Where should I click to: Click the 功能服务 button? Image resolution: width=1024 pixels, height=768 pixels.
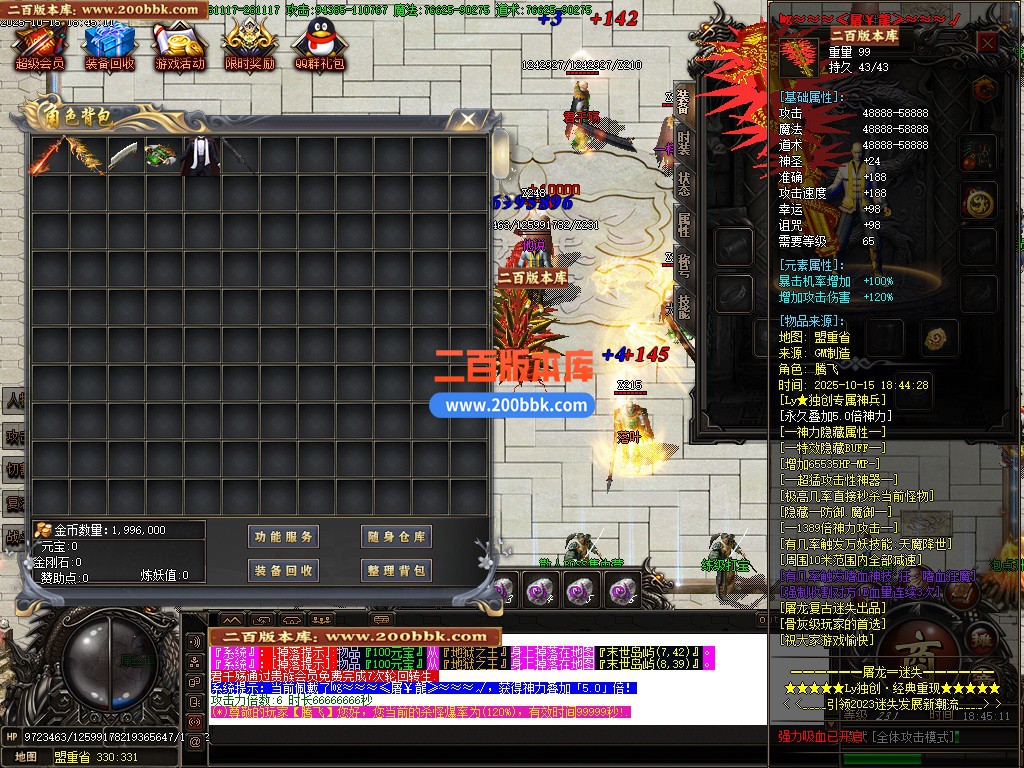[x=283, y=537]
